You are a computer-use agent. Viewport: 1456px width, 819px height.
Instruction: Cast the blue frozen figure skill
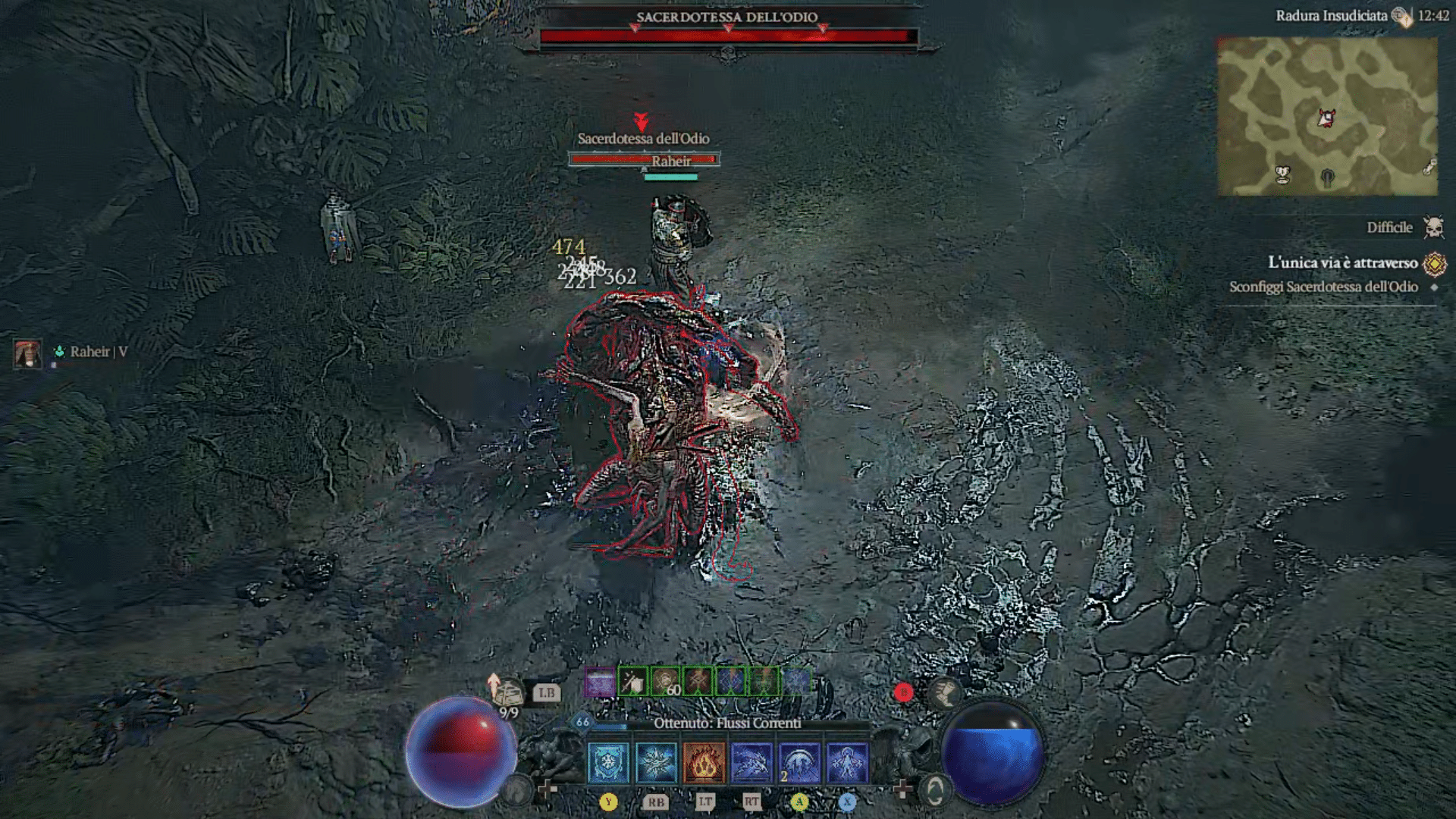click(x=847, y=762)
